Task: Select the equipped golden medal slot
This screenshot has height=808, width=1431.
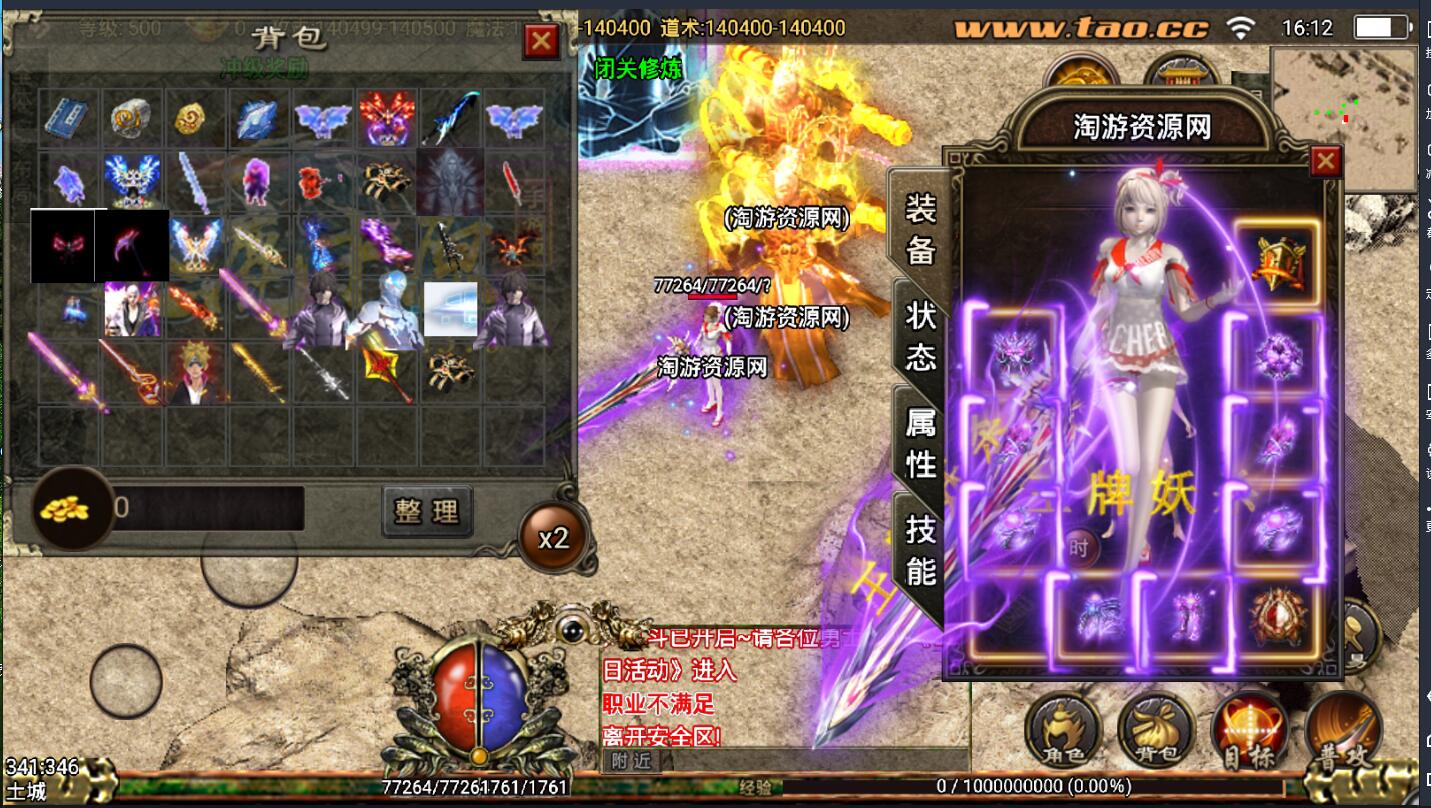Action: pos(1278,262)
